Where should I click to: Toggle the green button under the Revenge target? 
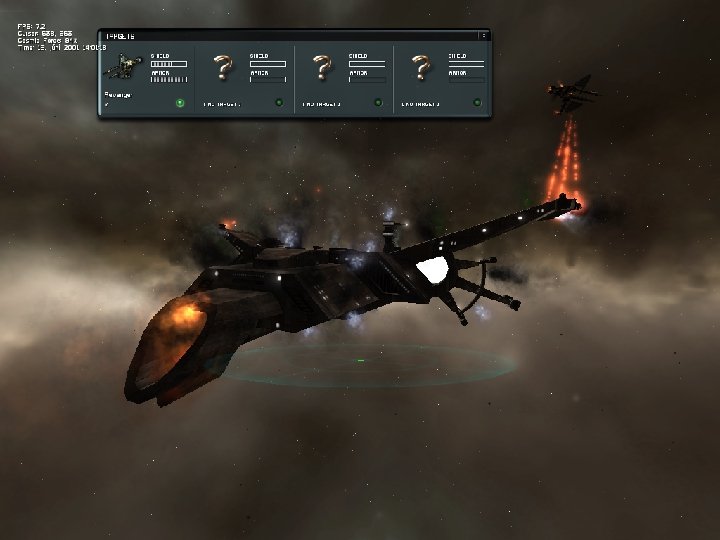(x=179, y=102)
